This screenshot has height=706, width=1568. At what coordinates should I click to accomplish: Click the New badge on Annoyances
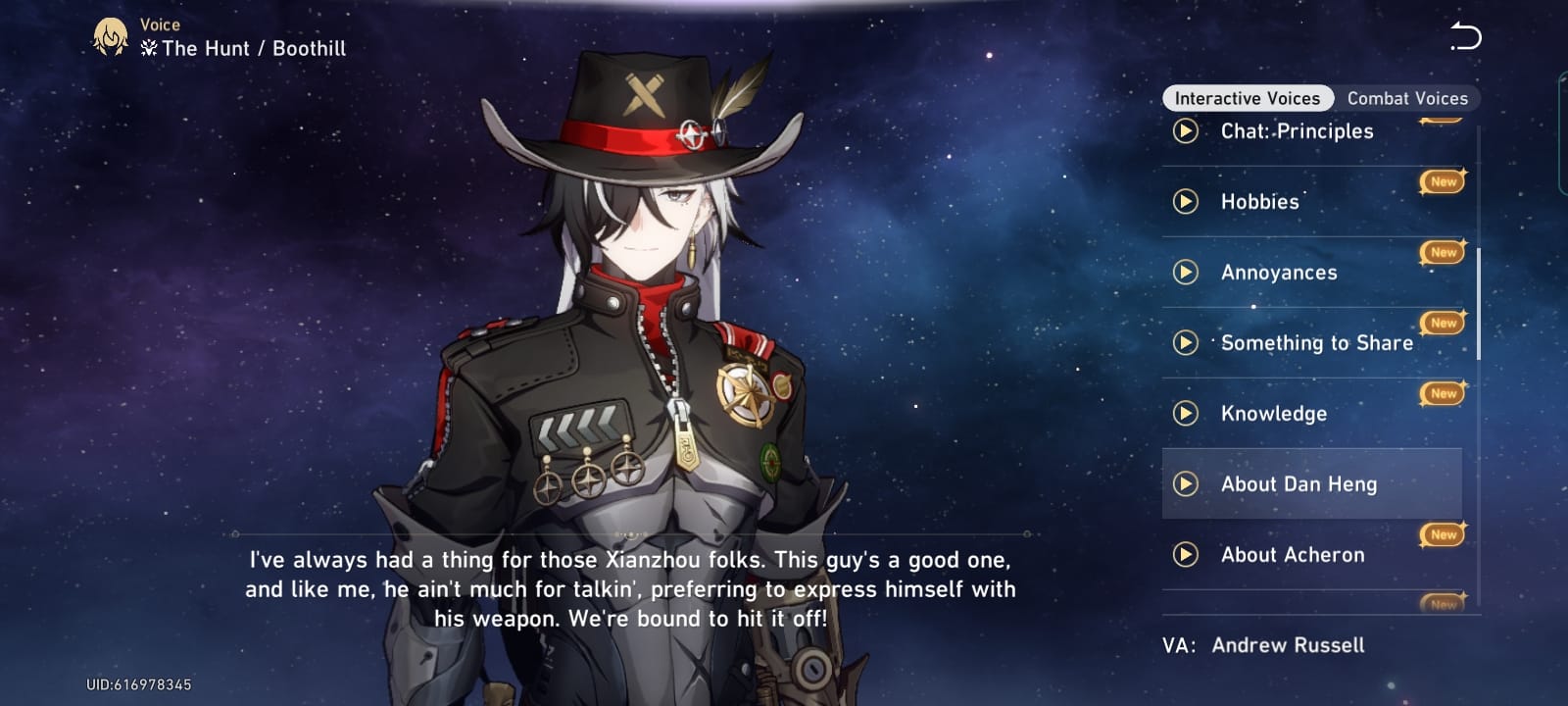tap(1442, 252)
